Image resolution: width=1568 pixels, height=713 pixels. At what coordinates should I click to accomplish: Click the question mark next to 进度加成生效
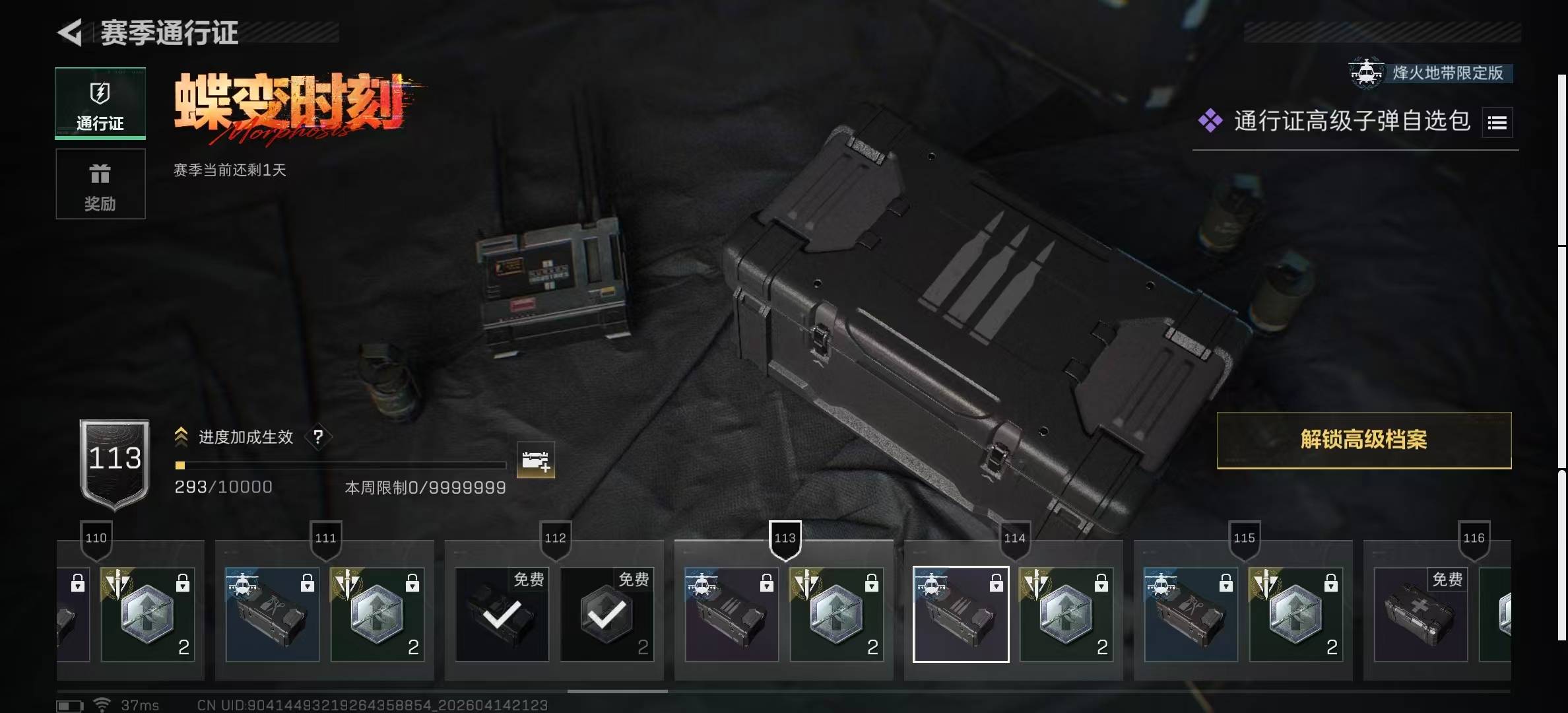click(318, 436)
